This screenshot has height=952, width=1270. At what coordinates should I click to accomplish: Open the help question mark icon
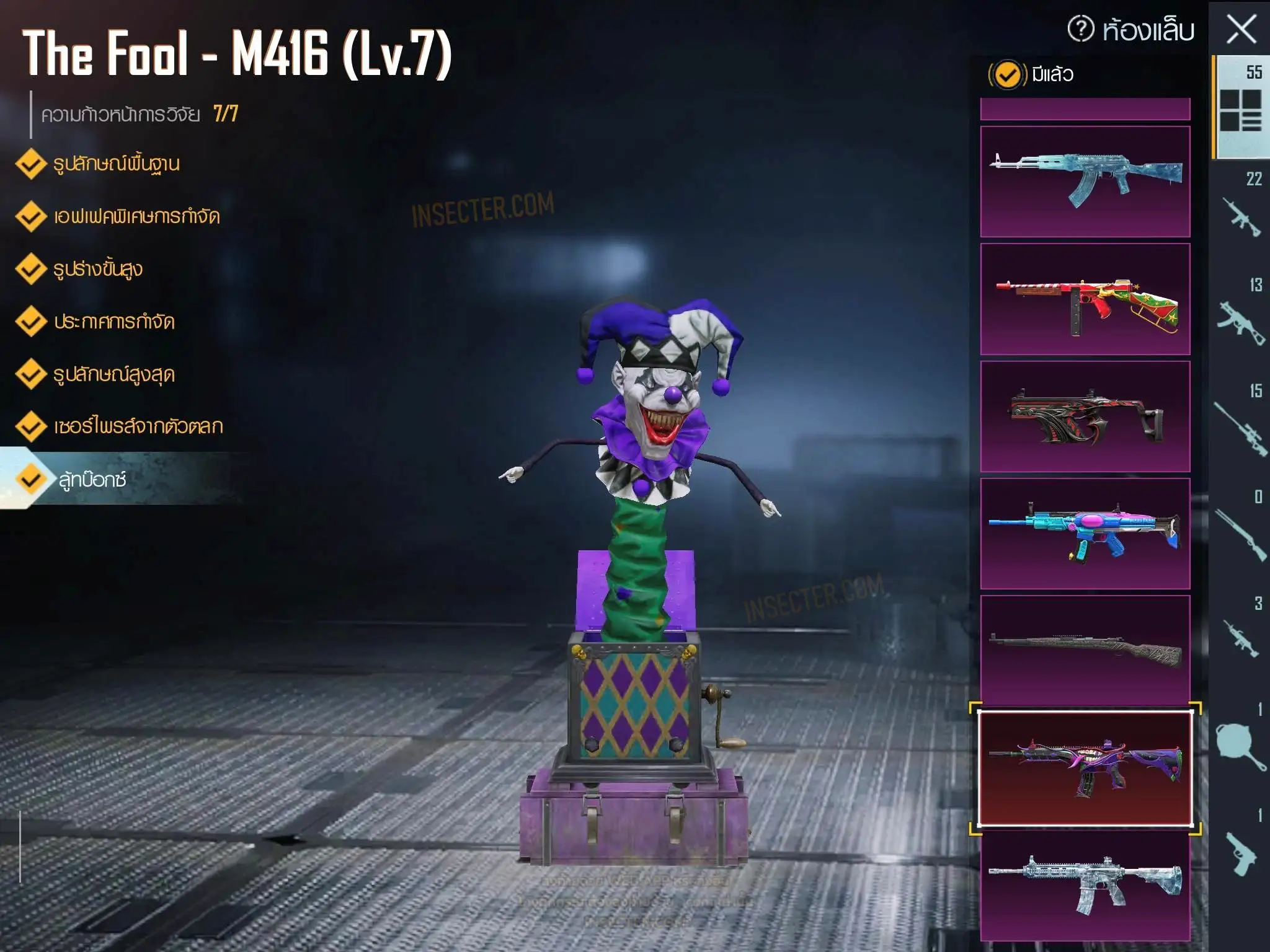click(x=1080, y=29)
